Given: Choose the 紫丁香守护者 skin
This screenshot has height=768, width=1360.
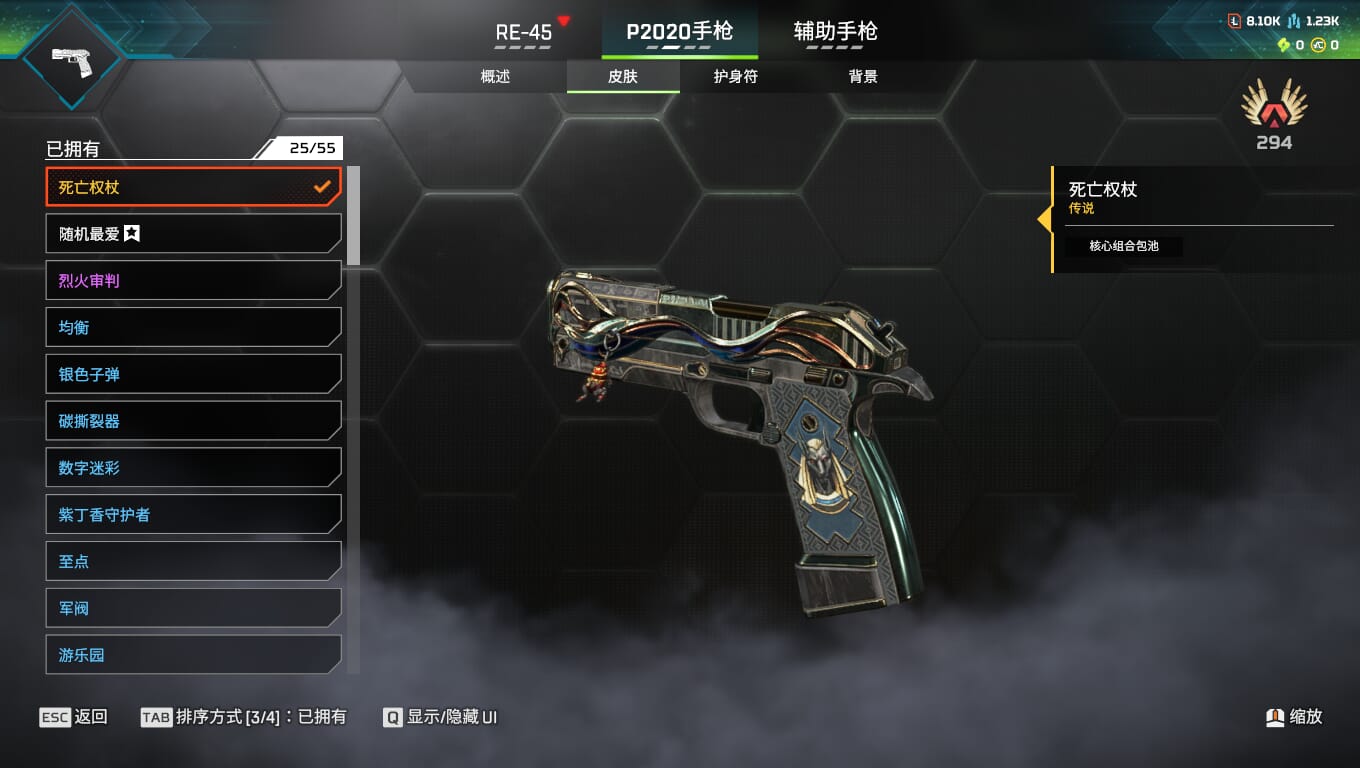Looking at the screenshot, I should click(193, 515).
